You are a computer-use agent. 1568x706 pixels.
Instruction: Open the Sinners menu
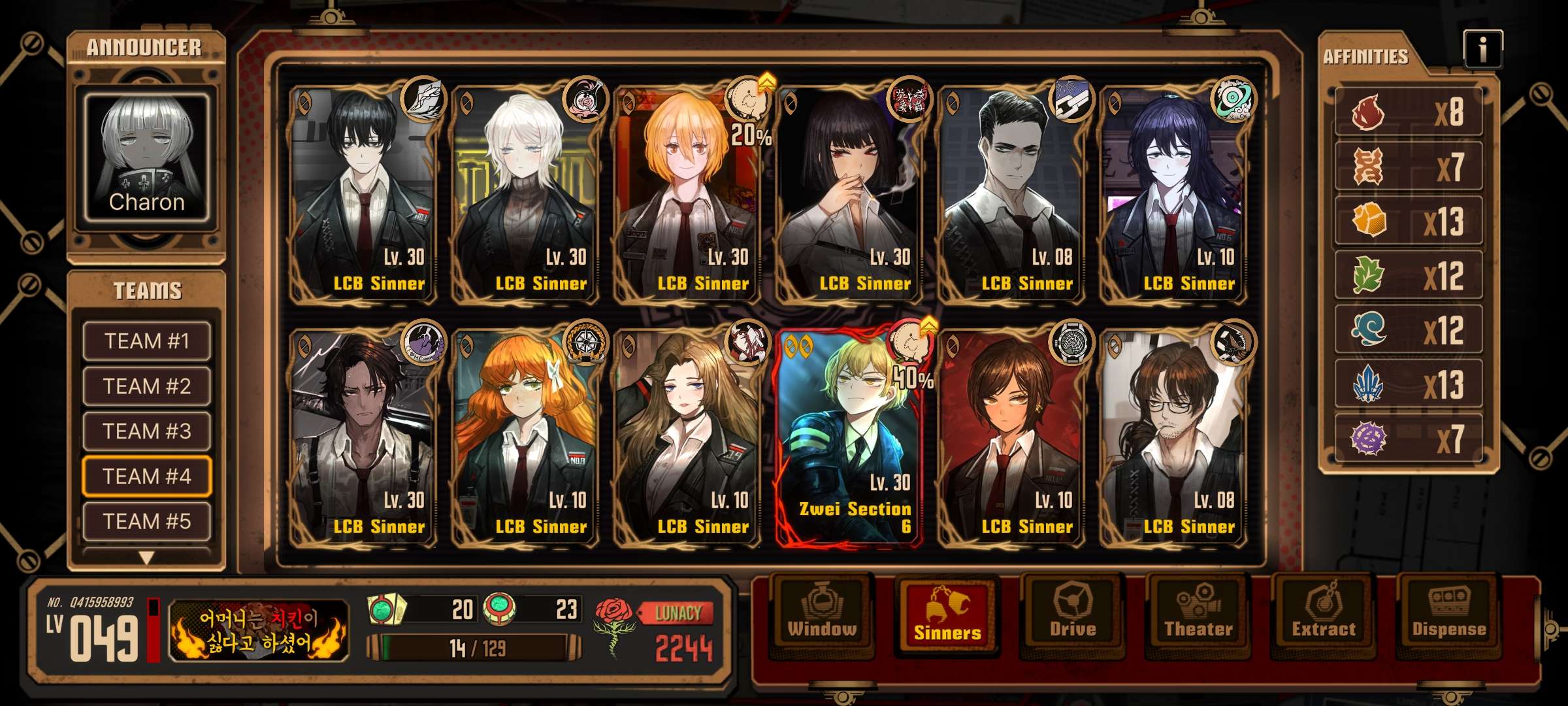(x=947, y=614)
